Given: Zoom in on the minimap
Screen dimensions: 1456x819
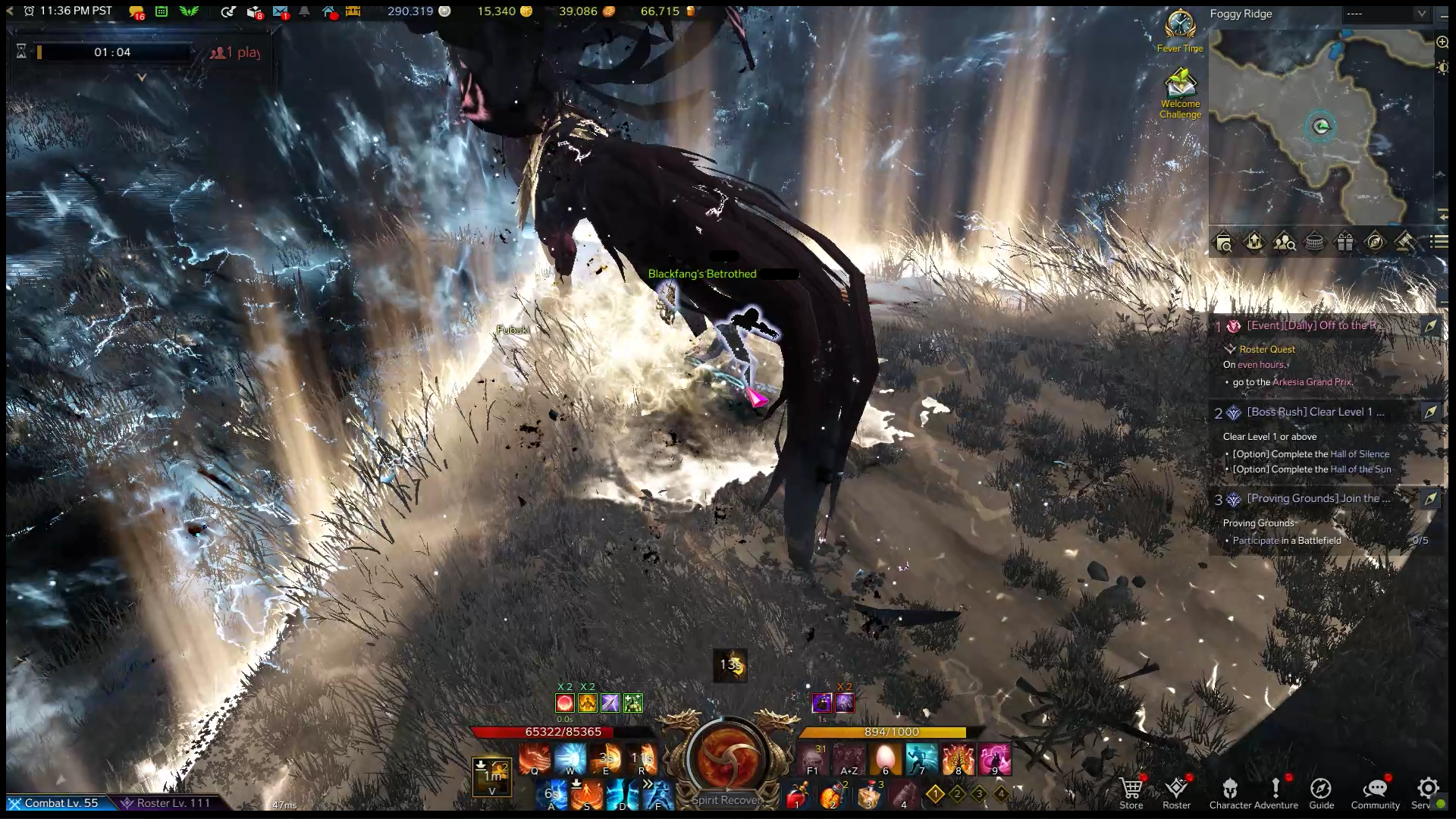Looking at the screenshot, I should pyautogui.click(x=1442, y=42).
